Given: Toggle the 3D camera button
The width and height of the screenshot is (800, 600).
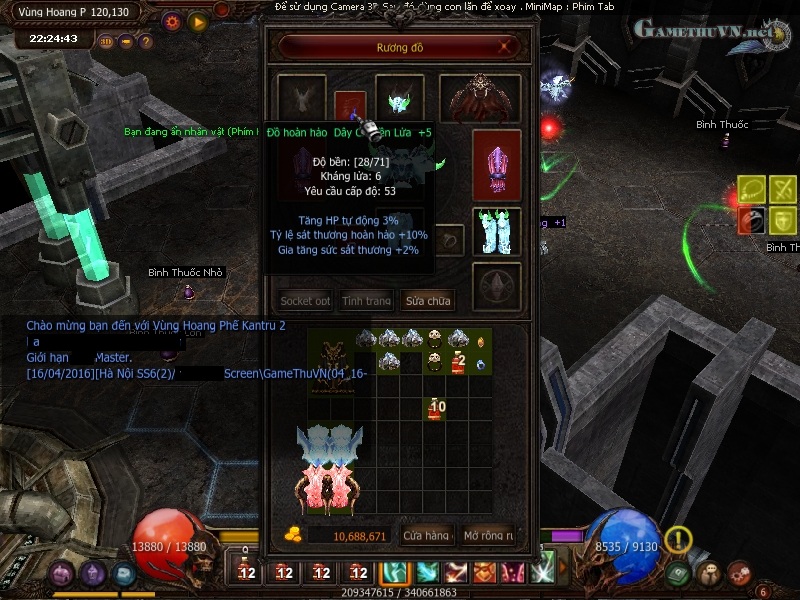Looking at the screenshot, I should point(107,42).
